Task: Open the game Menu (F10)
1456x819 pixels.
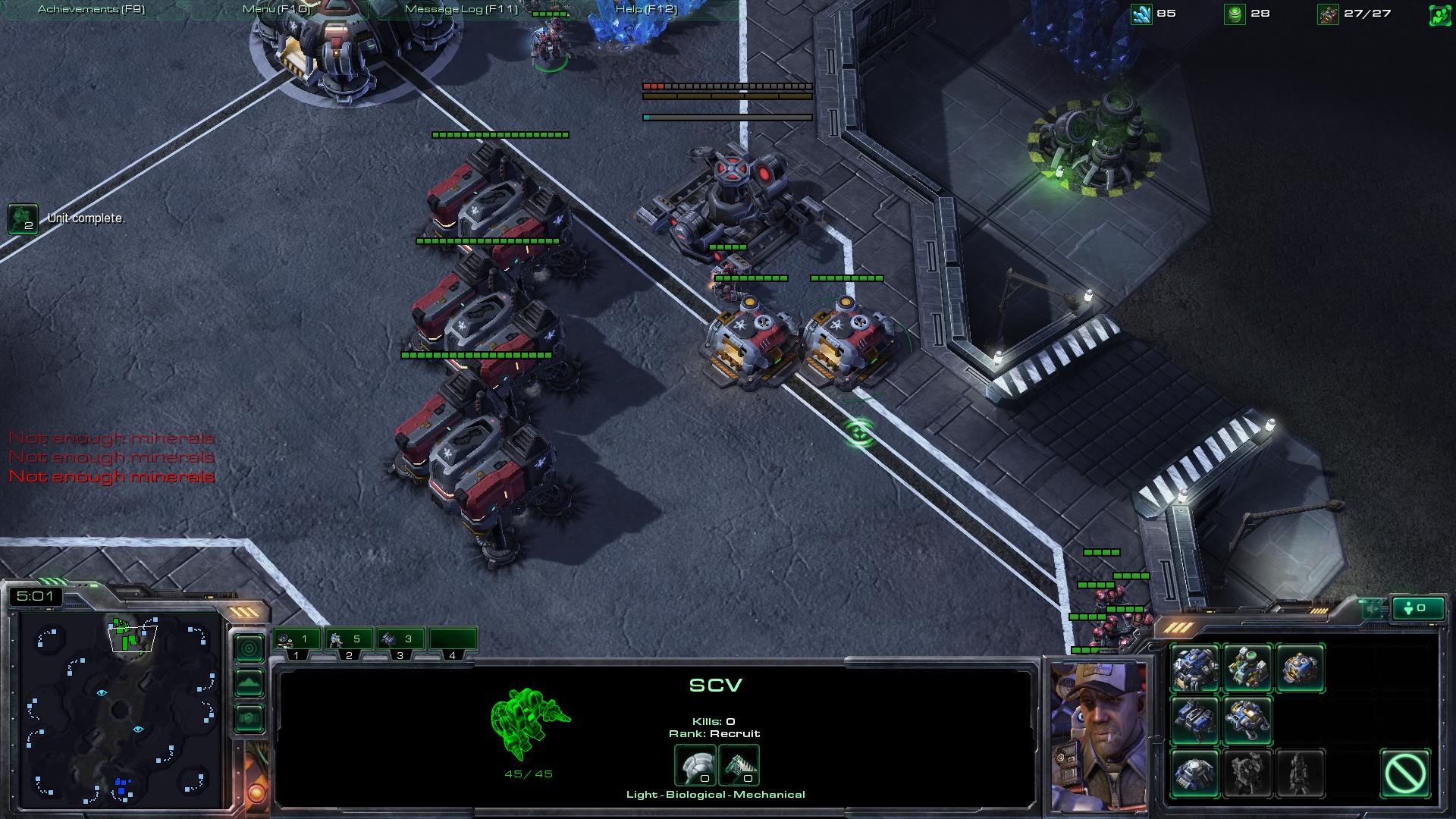Action: pos(276,9)
